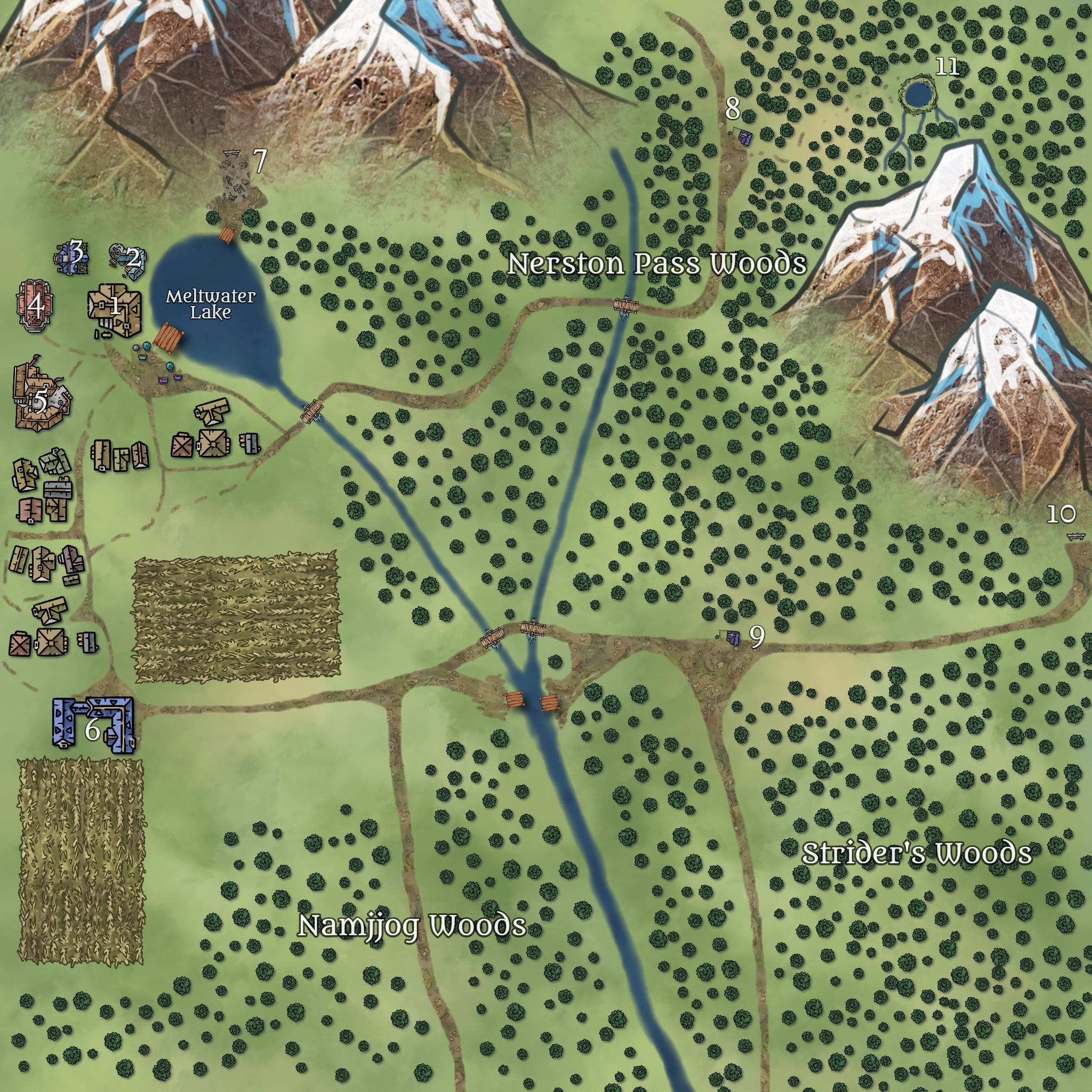Click the Namjjog Woods label
The height and width of the screenshot is (1092, 1092).
(x=412, y=926)
